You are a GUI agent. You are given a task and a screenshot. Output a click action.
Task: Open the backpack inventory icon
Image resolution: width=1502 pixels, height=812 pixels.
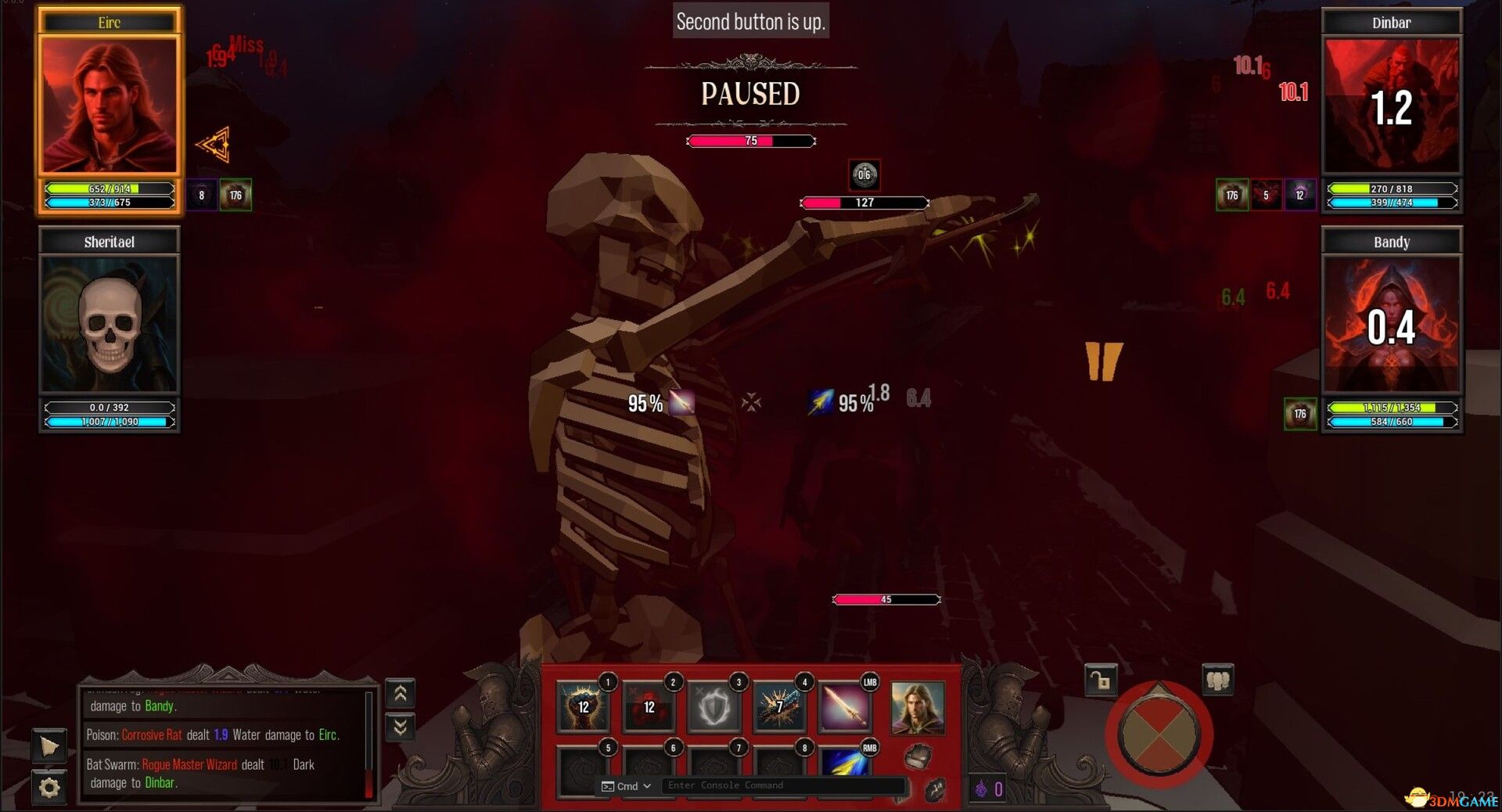tap(918, 756)
